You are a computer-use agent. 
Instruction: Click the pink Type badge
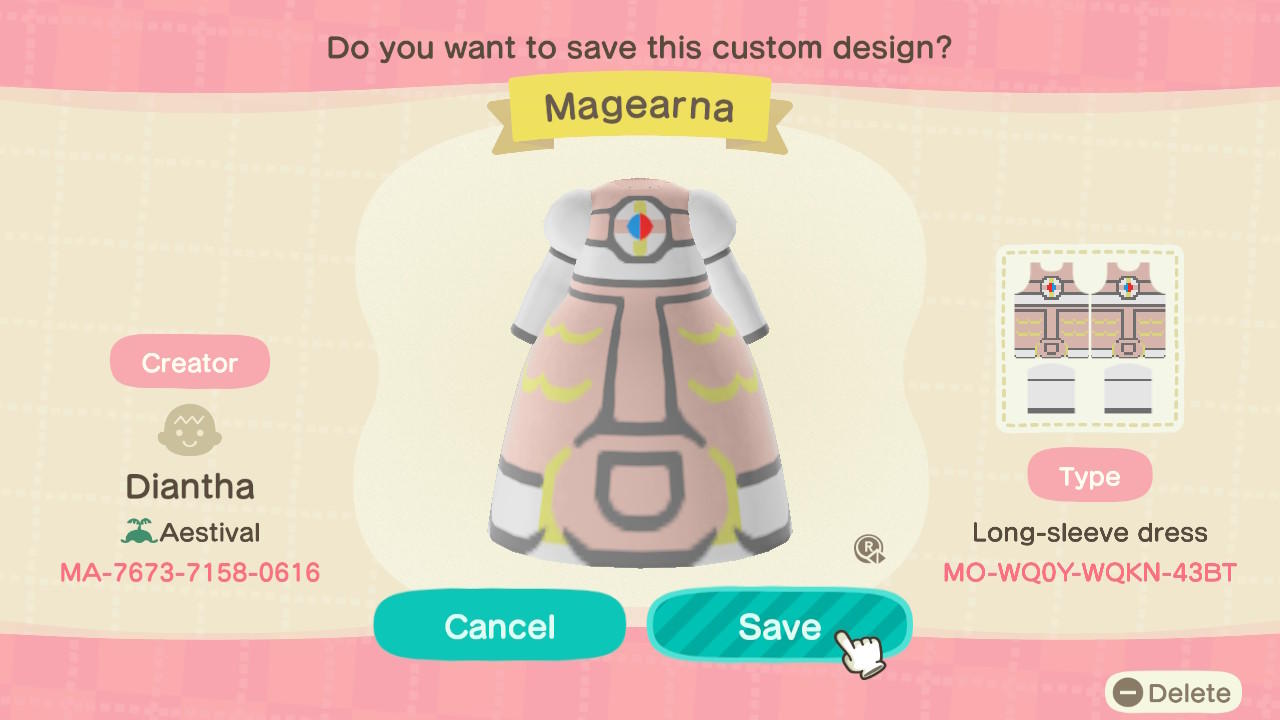point(1089,475)
